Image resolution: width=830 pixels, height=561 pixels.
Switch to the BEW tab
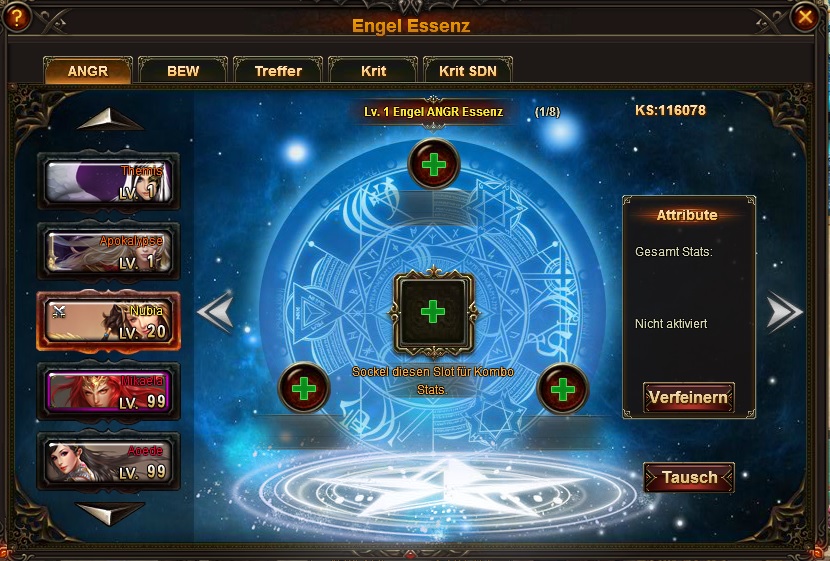click(x=183, y=71)
